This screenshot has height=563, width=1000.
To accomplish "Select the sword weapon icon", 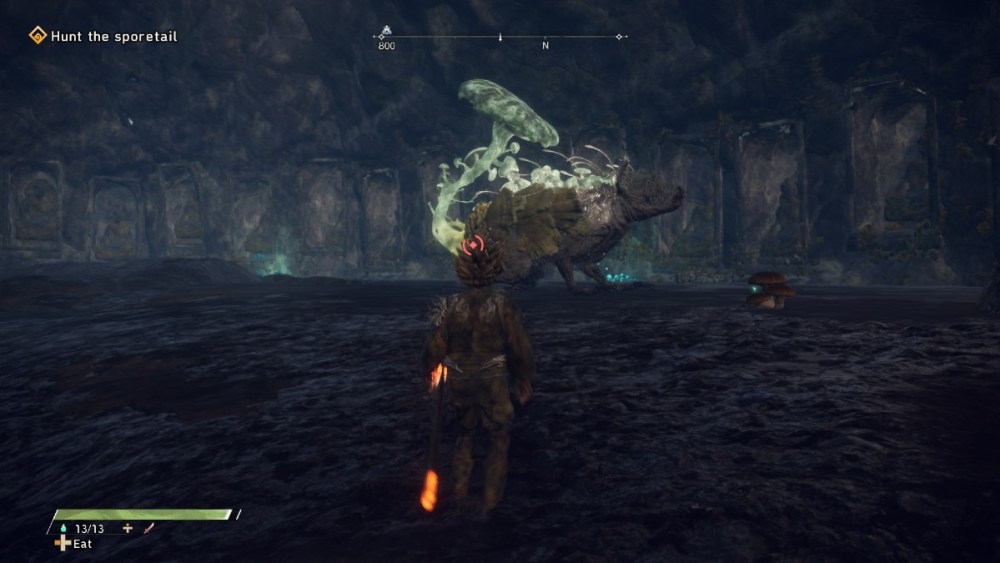I will click(x=149, y=528).
